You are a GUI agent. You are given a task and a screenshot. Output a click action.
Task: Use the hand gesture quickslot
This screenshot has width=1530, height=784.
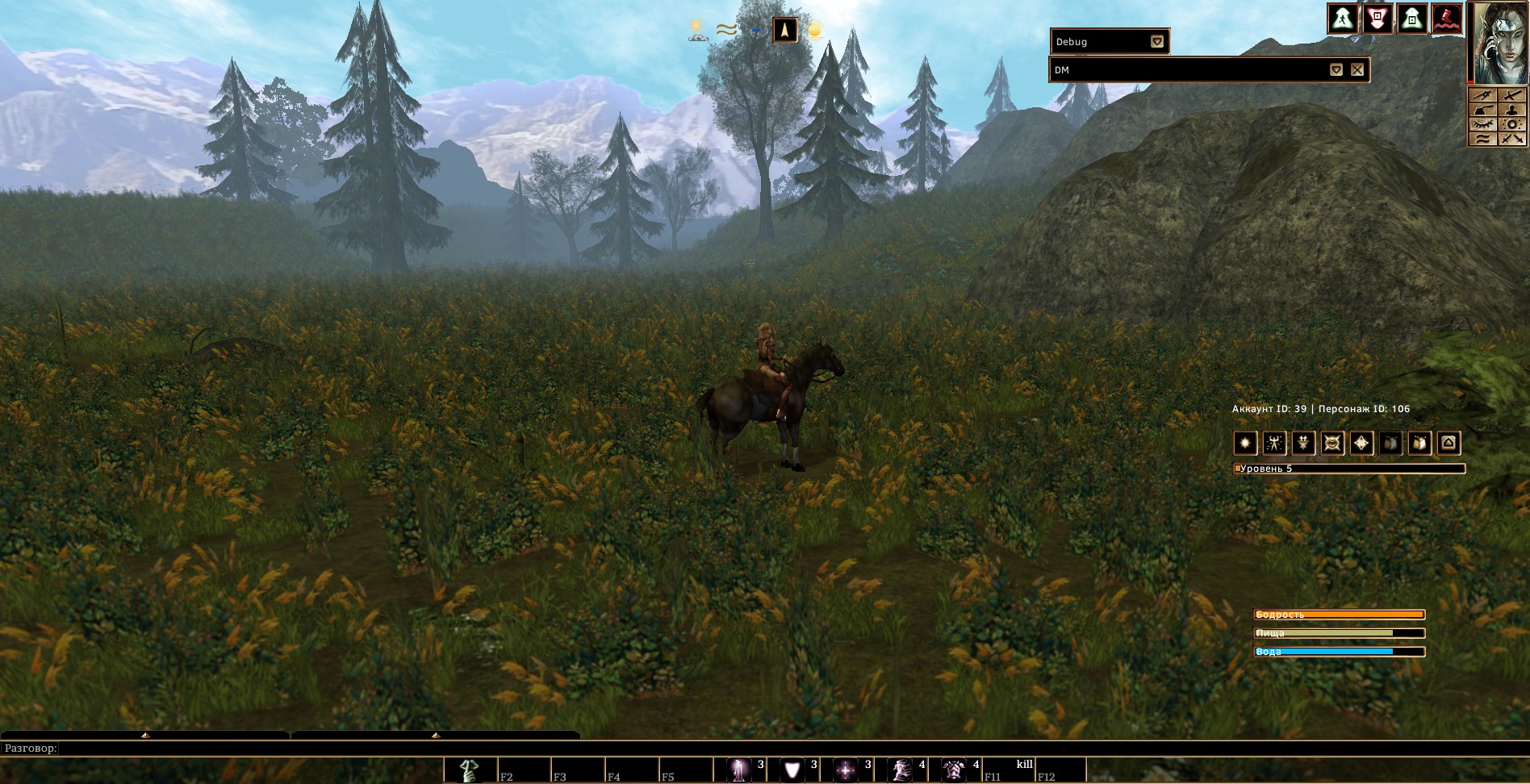tap(470, 770)
